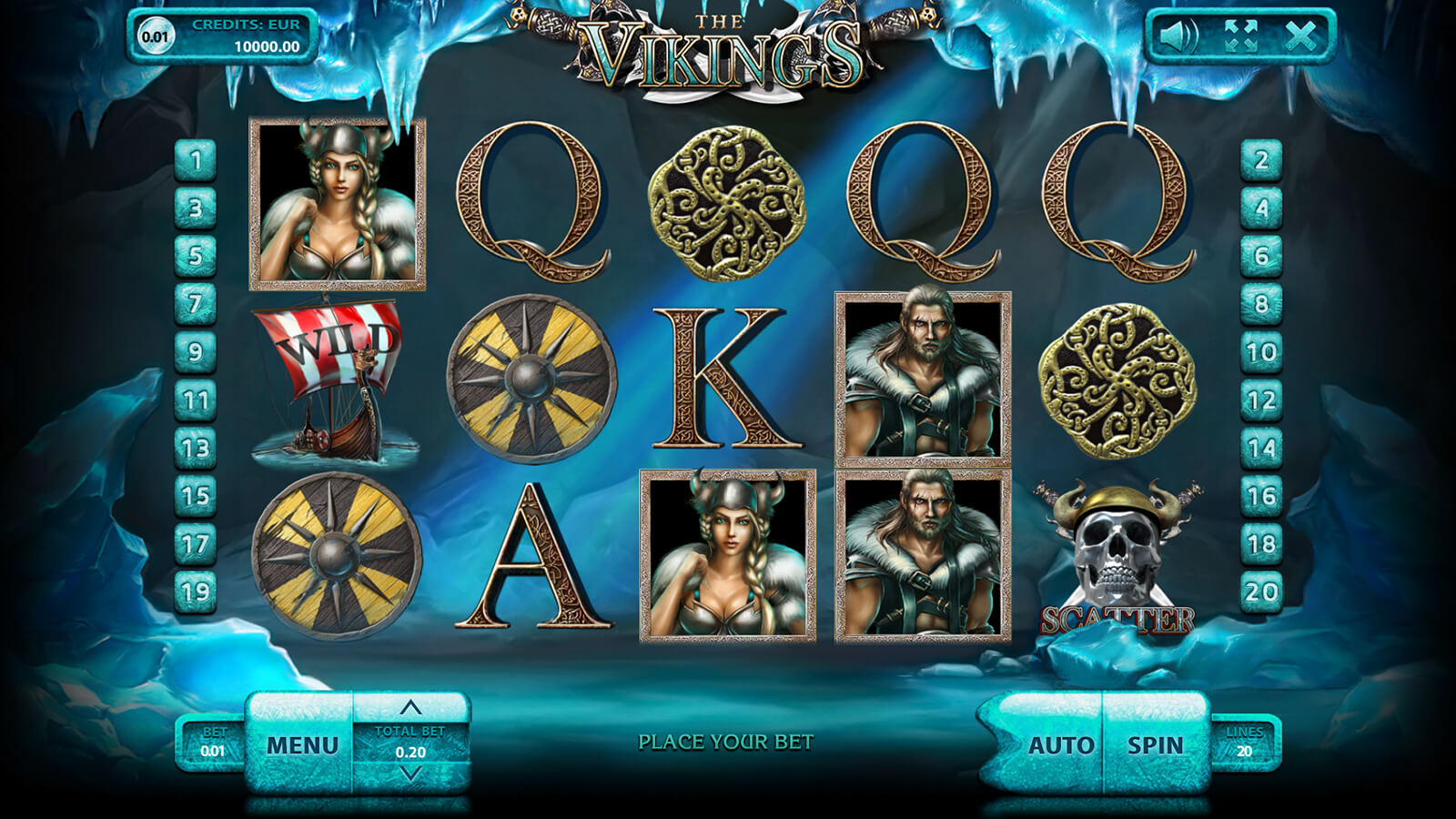This screenshot has height=819, width=1456.
Task: Choose payline marker 12
Action: pyautogui.click(x=1261, y=400)
